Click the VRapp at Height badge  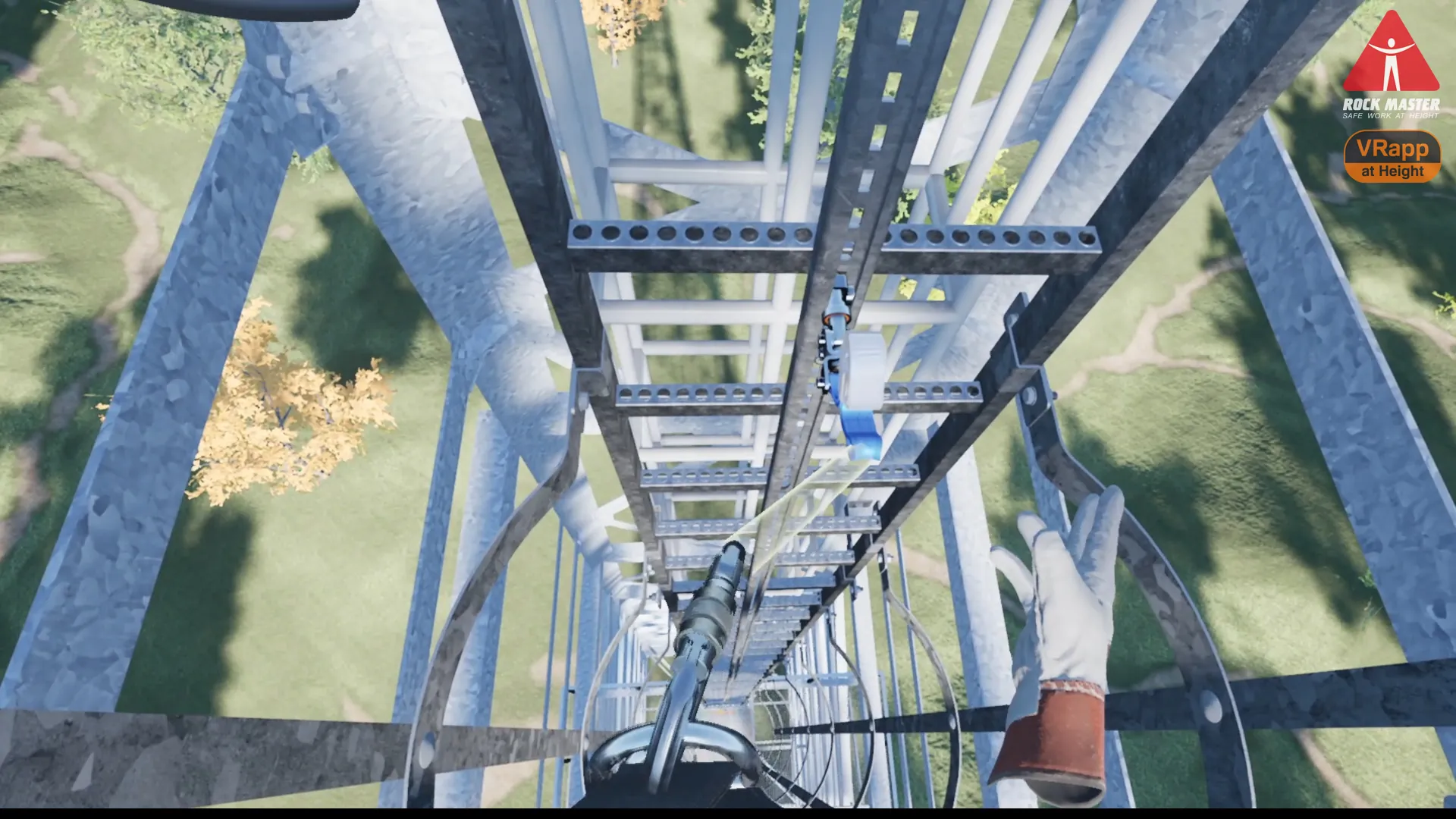tap(1392, 157)
